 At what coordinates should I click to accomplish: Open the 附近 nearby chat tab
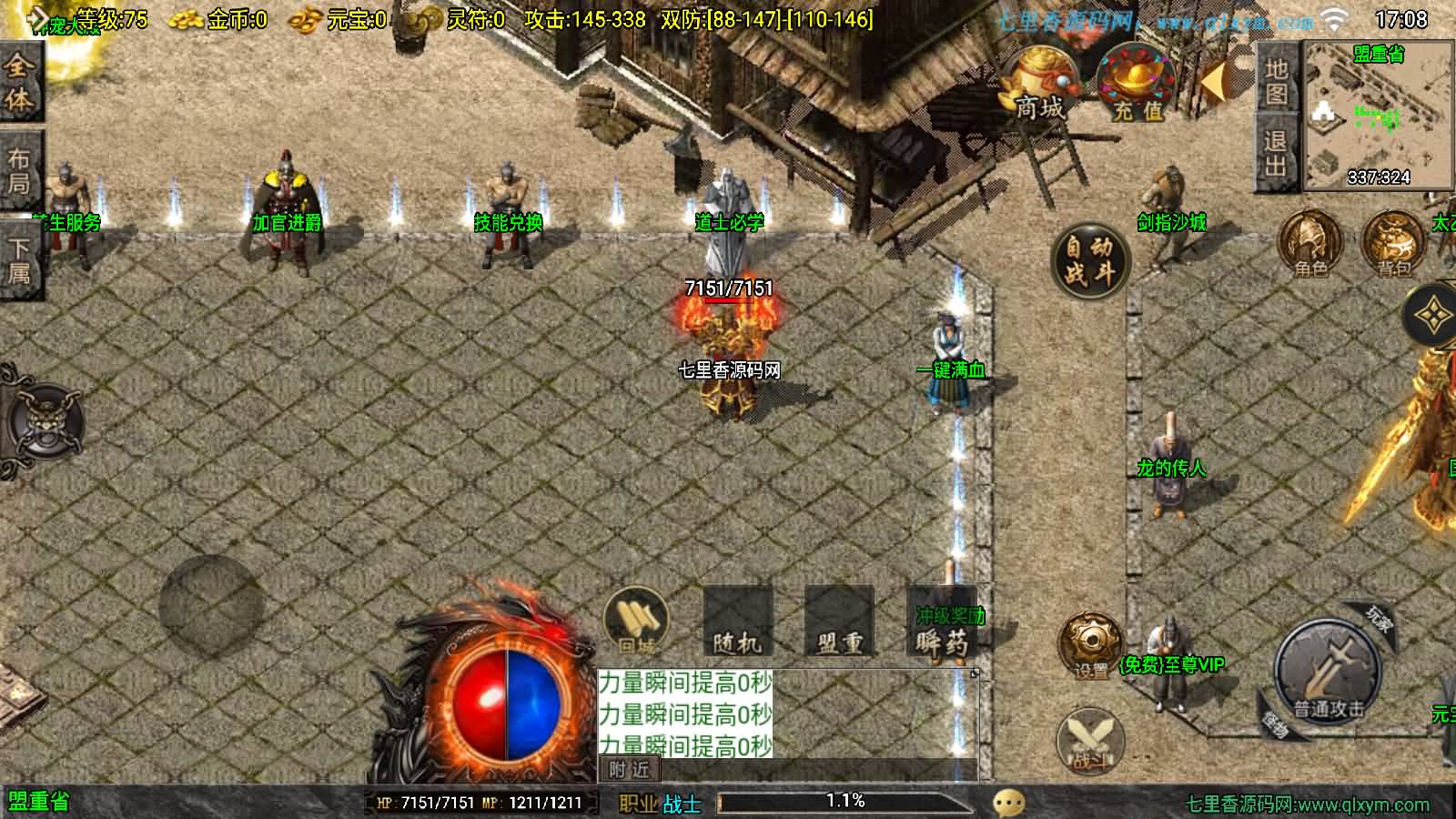pyautogui.click(x=630, y=770)
